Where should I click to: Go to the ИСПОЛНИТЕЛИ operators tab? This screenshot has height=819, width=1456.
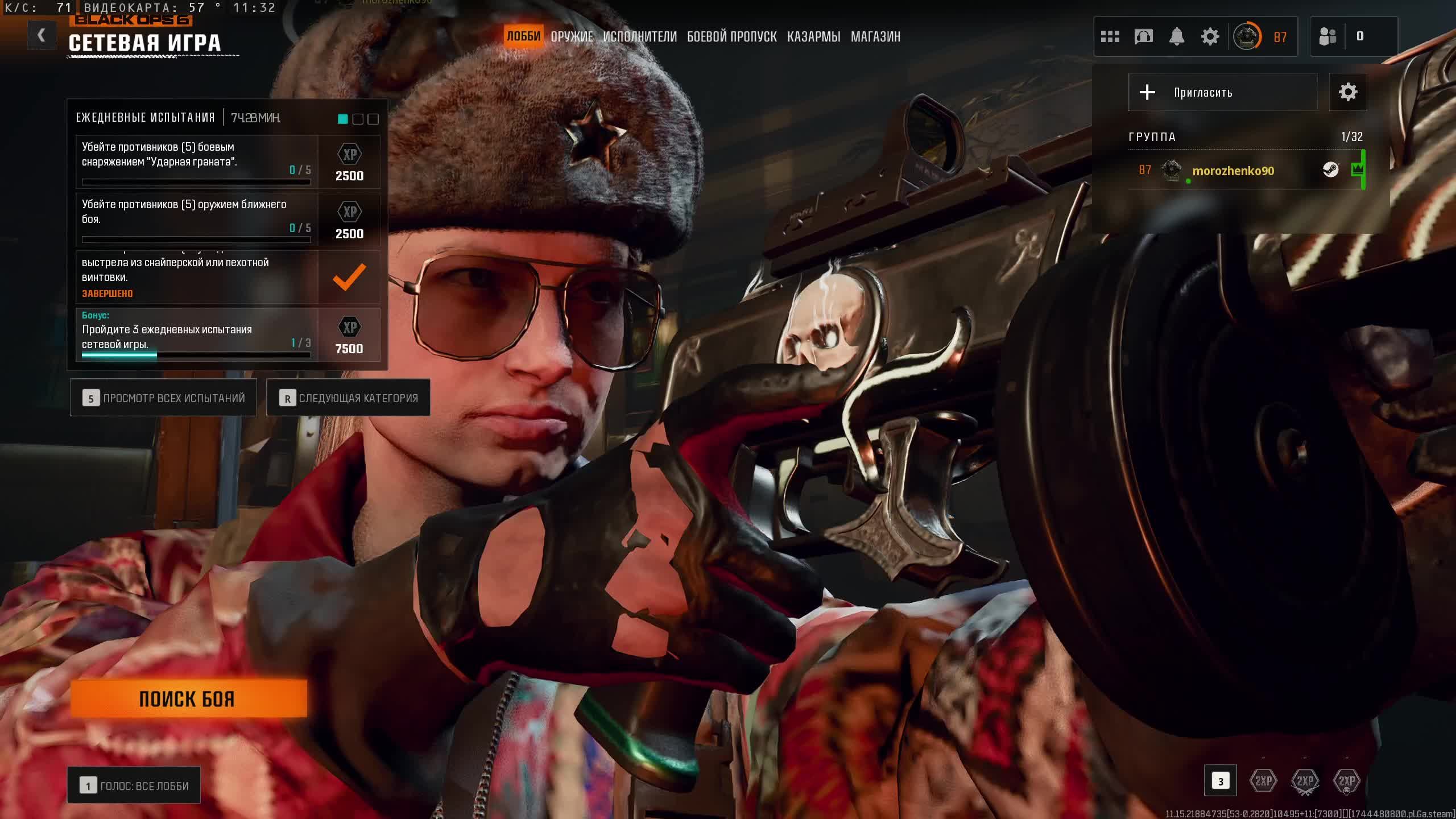(640, 36)
